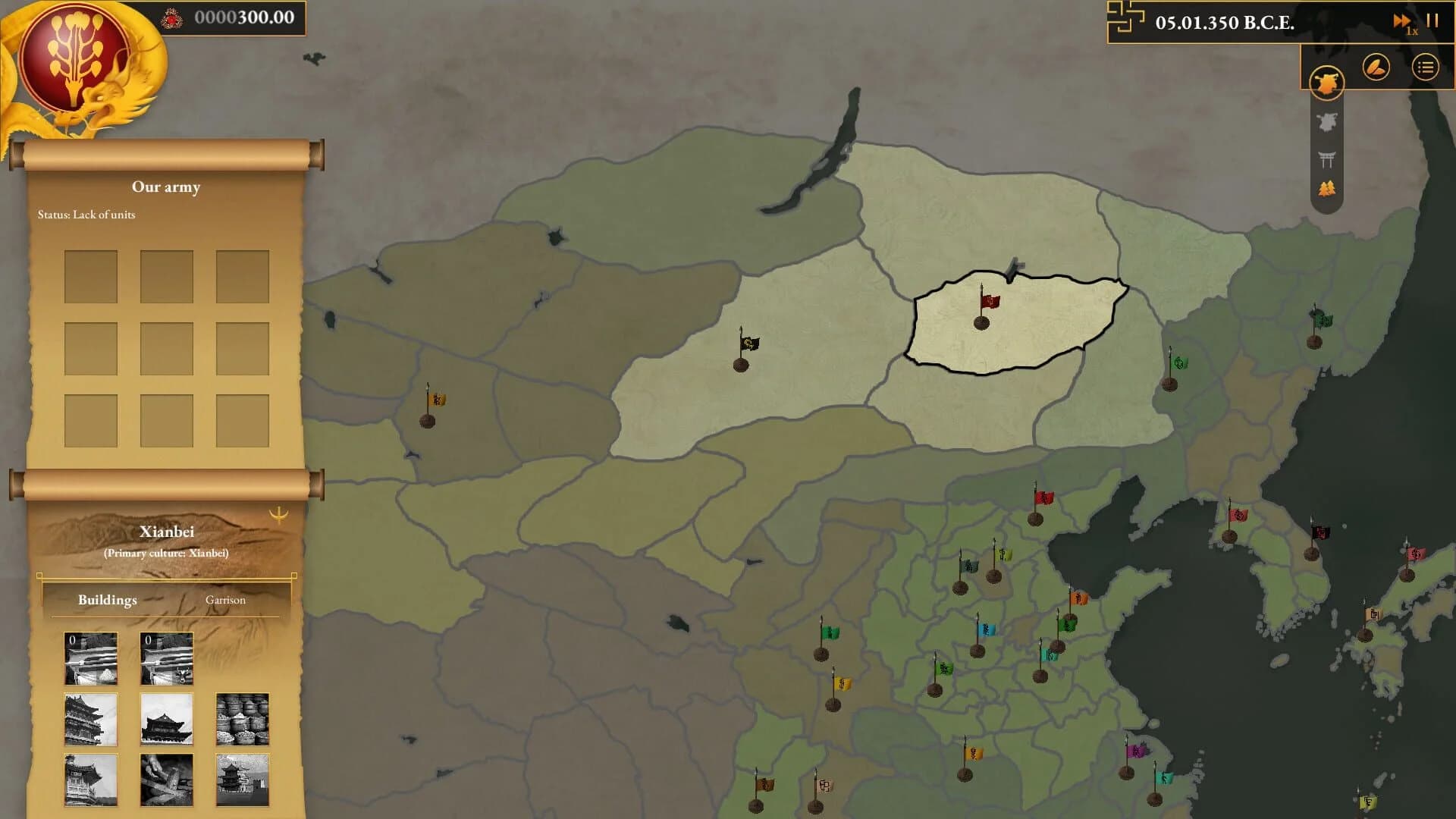Screen dimensions: 1456x819
Task: Click the blacksmith workshop building thumbnail
Action: (x=166, y=781)
